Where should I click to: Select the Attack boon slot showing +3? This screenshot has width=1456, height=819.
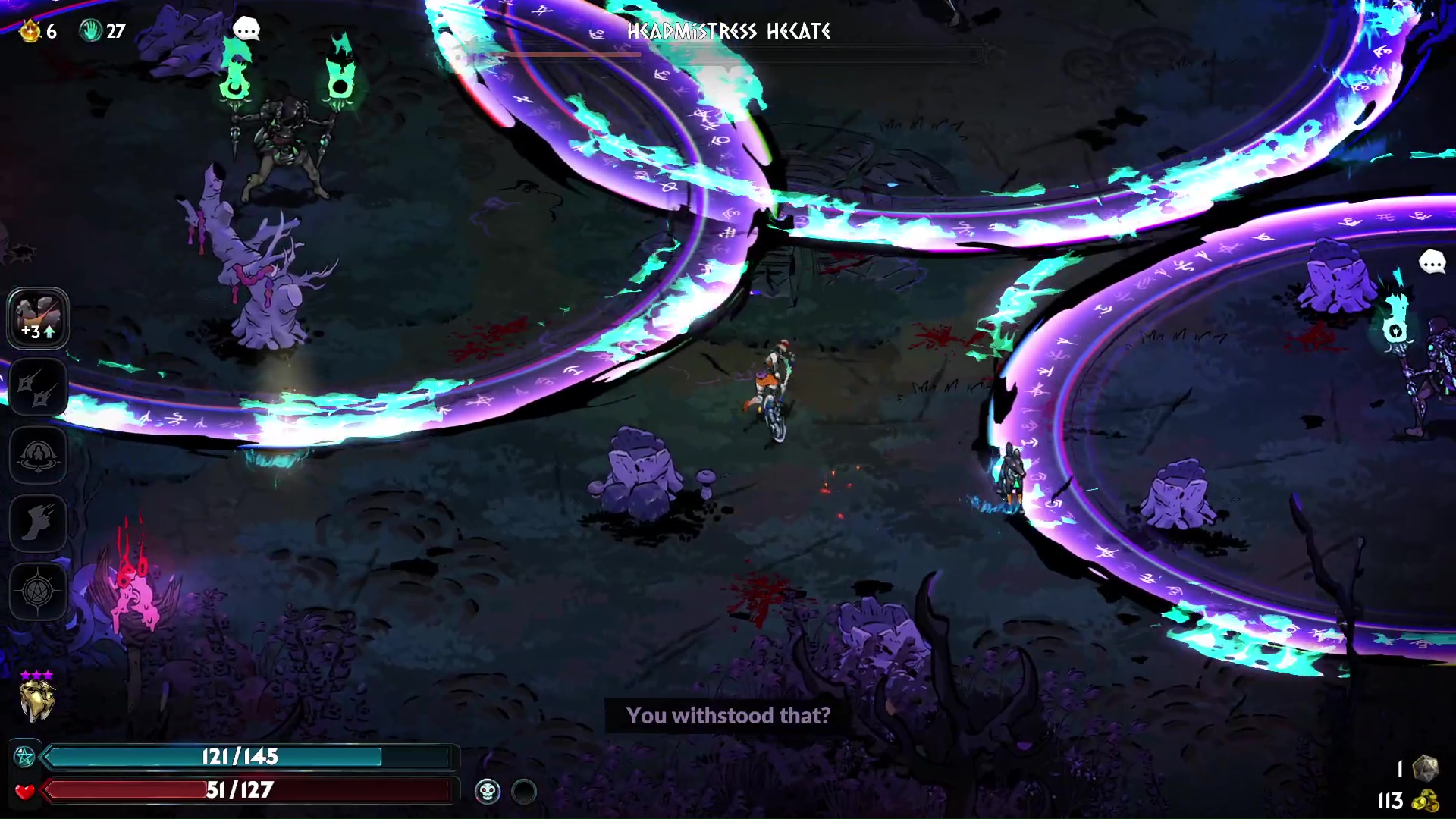tap(38, 318)
